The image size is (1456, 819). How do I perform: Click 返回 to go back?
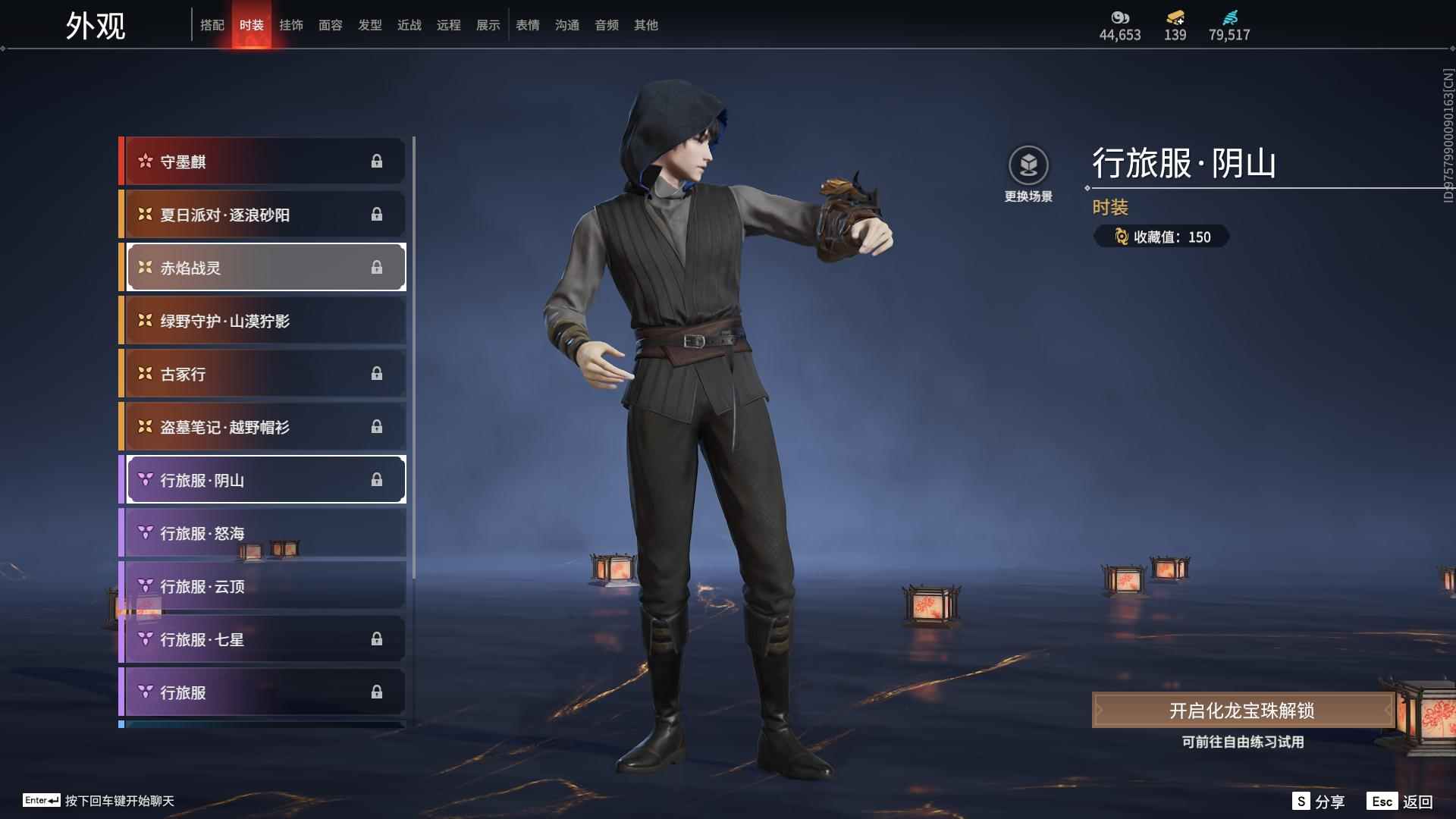coord(1401,802)
